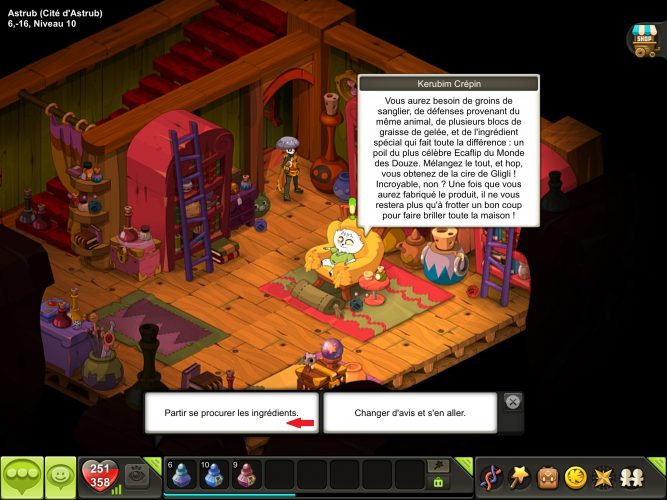Use the red potion hotbar slot
The image size is (667, 500).
pyautogui.click(x=247, y=476)
